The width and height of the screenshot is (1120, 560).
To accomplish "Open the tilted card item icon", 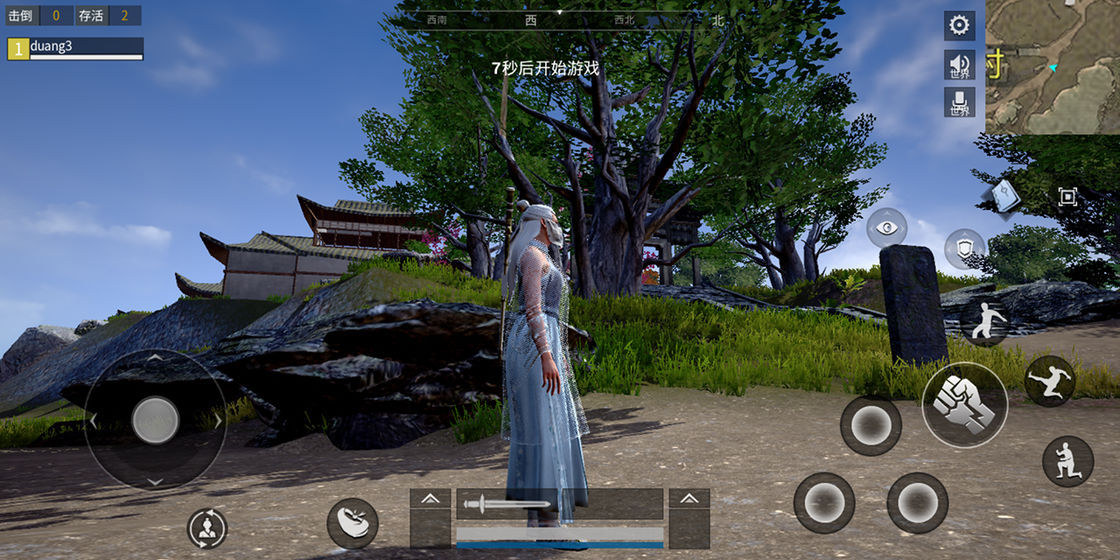I will pyautogui.click(x=1004, y=196).
